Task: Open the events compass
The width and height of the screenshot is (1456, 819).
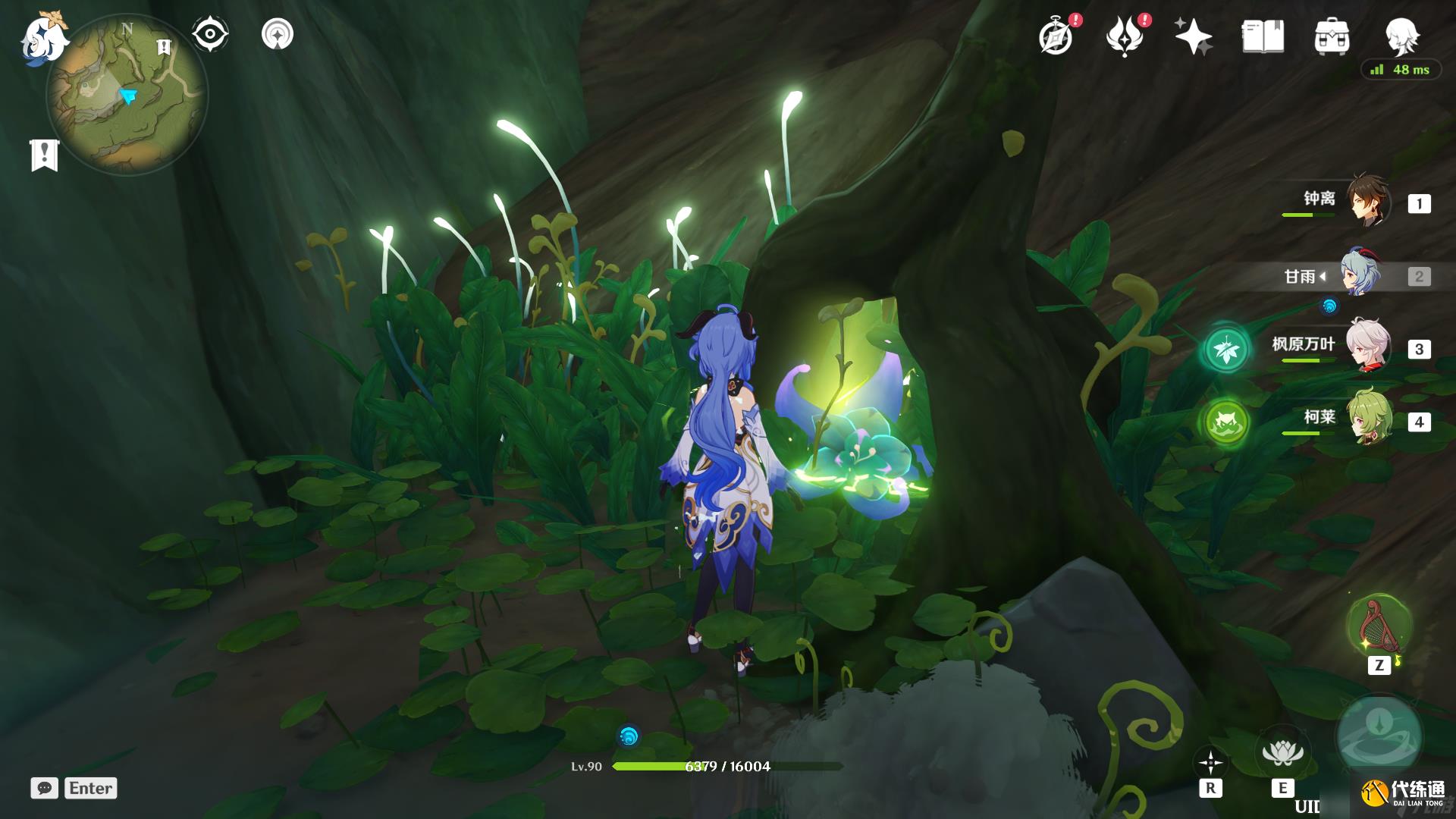Action: pyautogui.click(x=1056, y=36)
